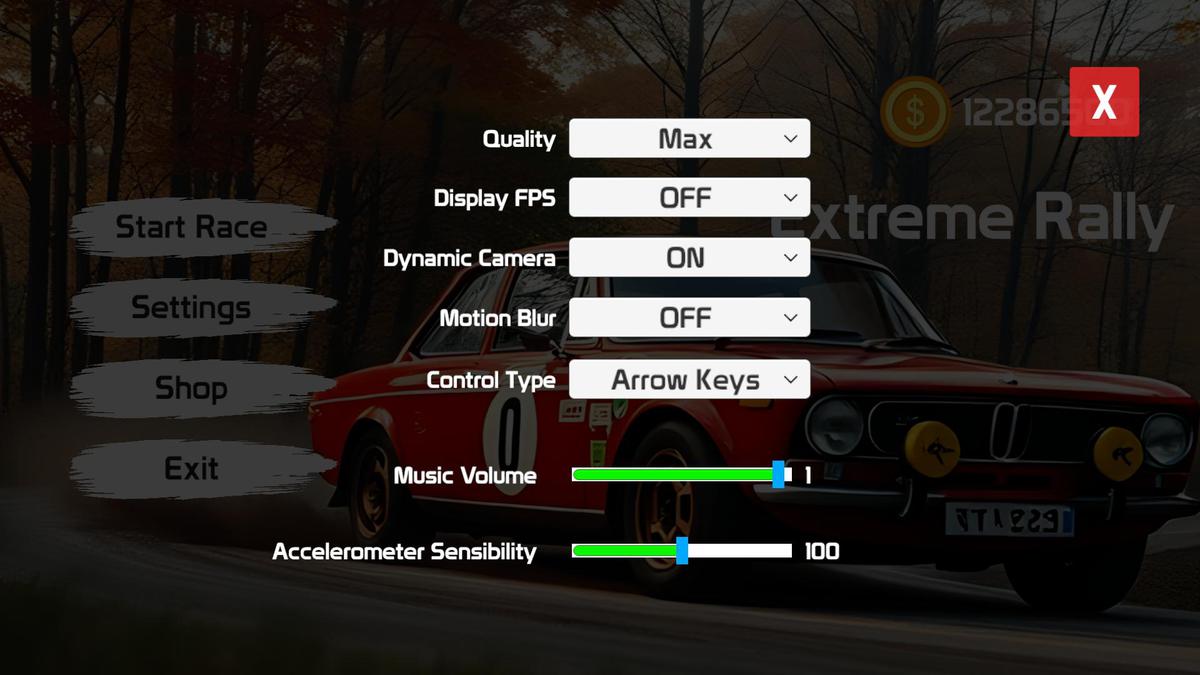Close the settings panel with the red X
Screen dimensions: 1200x675
(1104, 101)
